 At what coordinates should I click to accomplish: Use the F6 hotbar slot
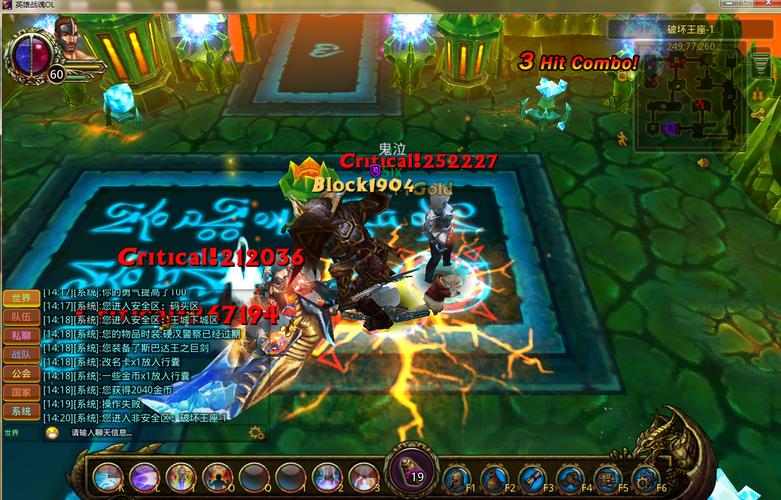(x=645, y=479)
